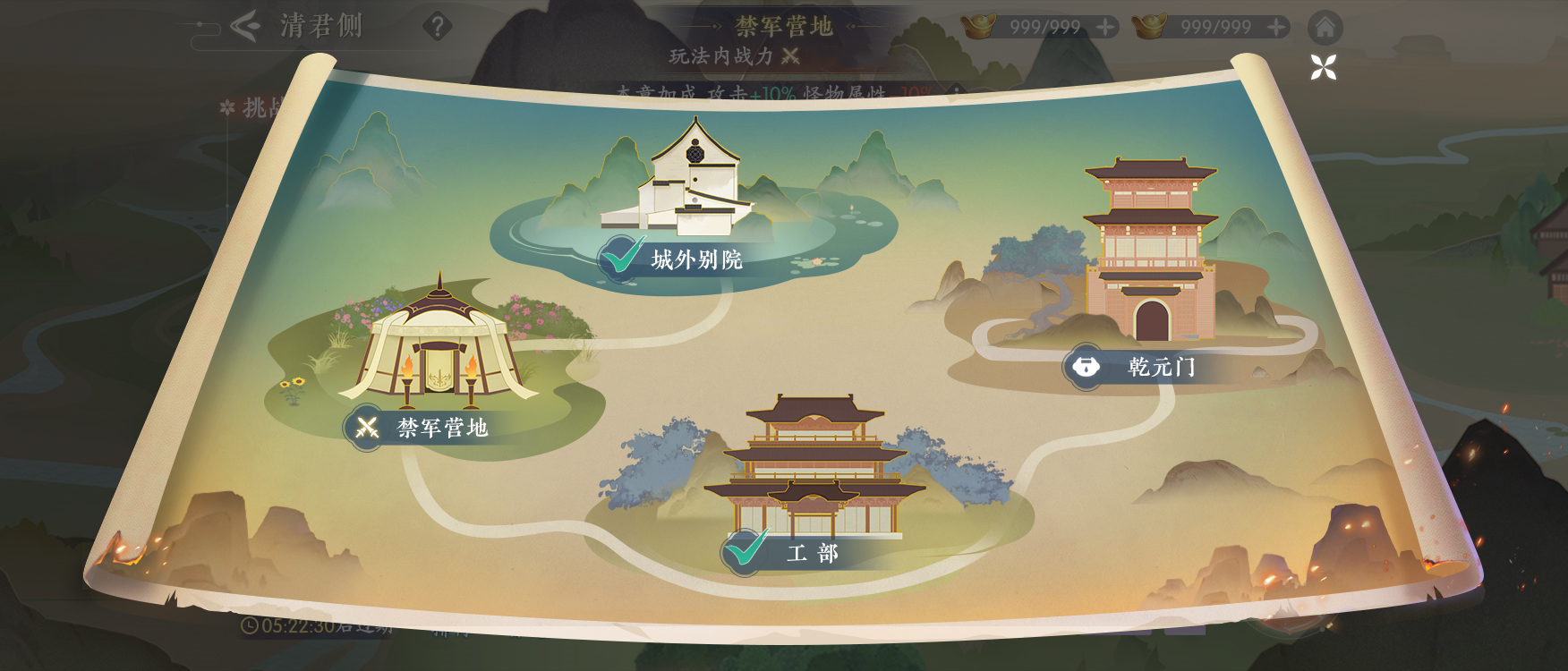Image resolution: width=1568 pixels, height=671 pixels.
Task: Click the swords icon after 玩法内战力 text
Action: point(788,55)
